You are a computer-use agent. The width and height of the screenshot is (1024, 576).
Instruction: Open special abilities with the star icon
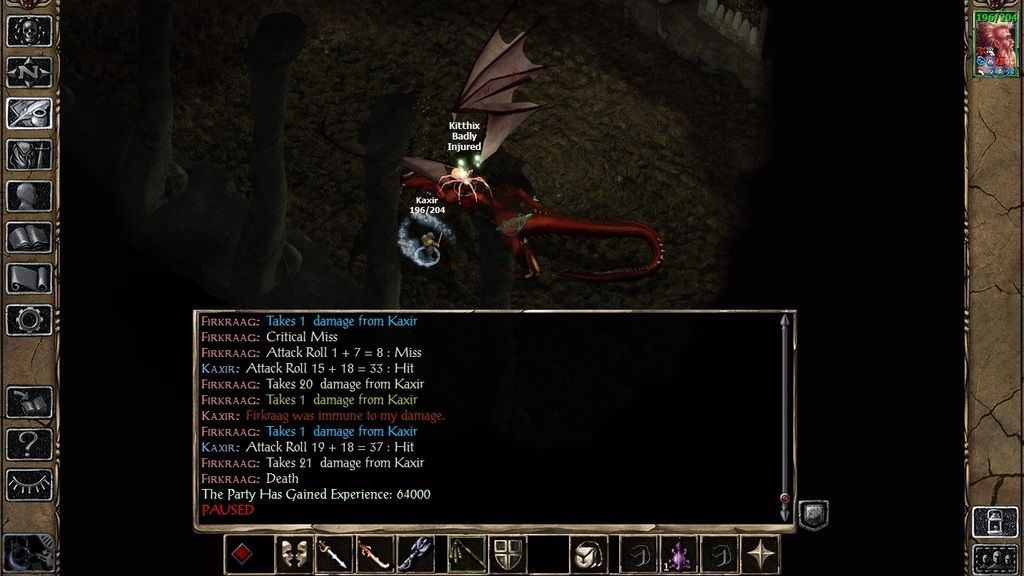[760, 554]
